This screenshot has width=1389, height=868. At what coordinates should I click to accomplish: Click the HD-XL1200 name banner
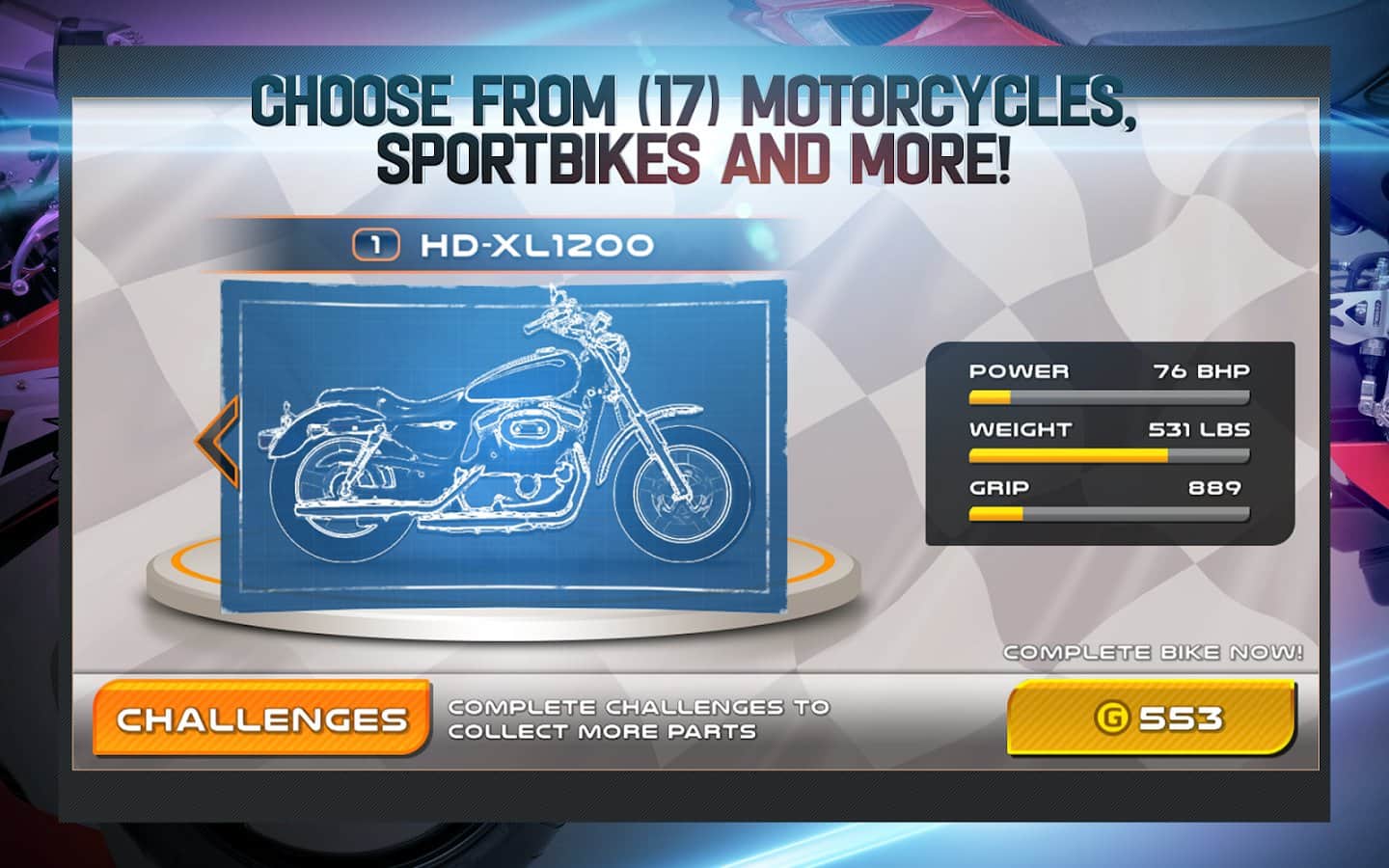pos(531,246)
